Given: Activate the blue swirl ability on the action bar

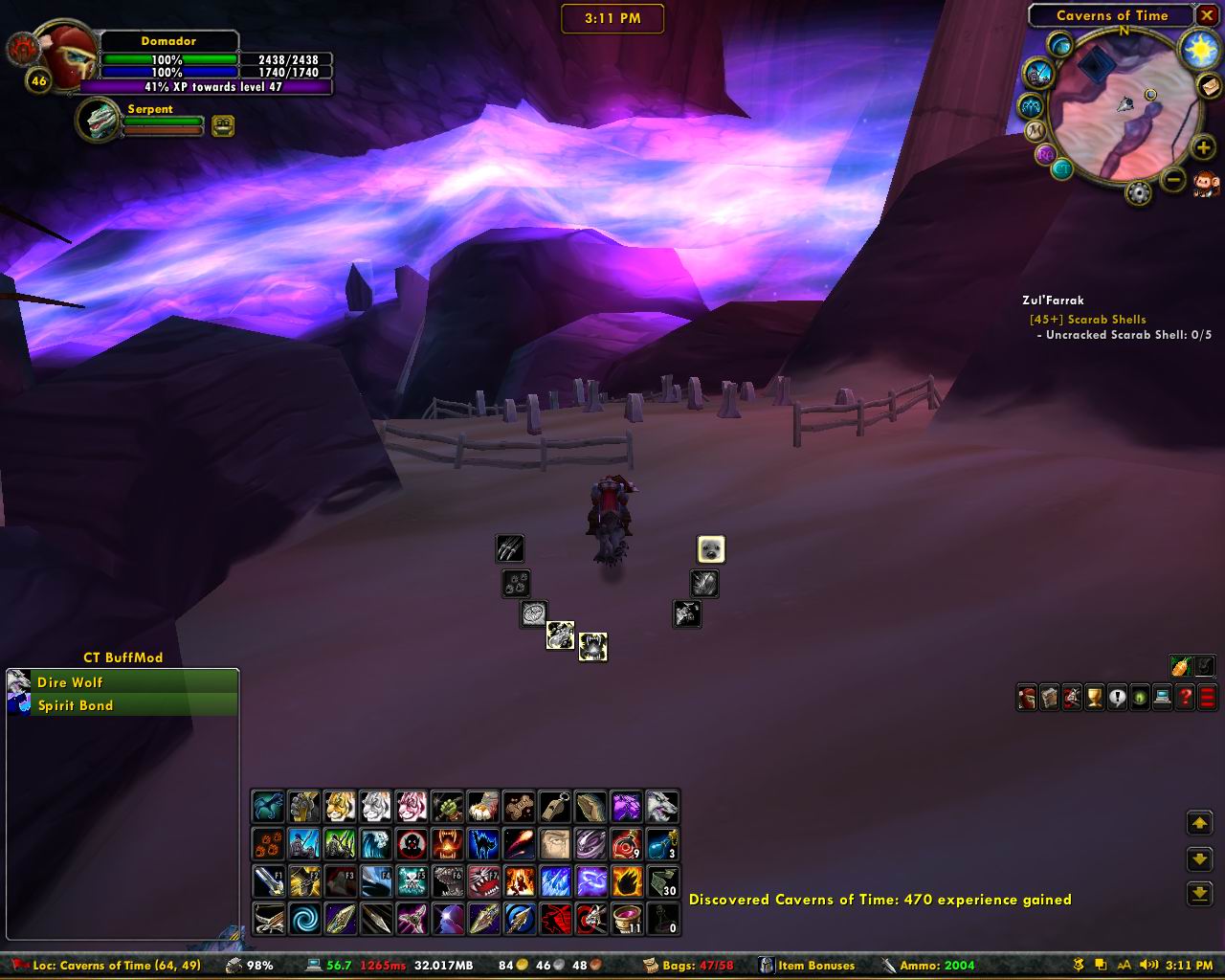Looking at the screenshot, I should [304, 919].
